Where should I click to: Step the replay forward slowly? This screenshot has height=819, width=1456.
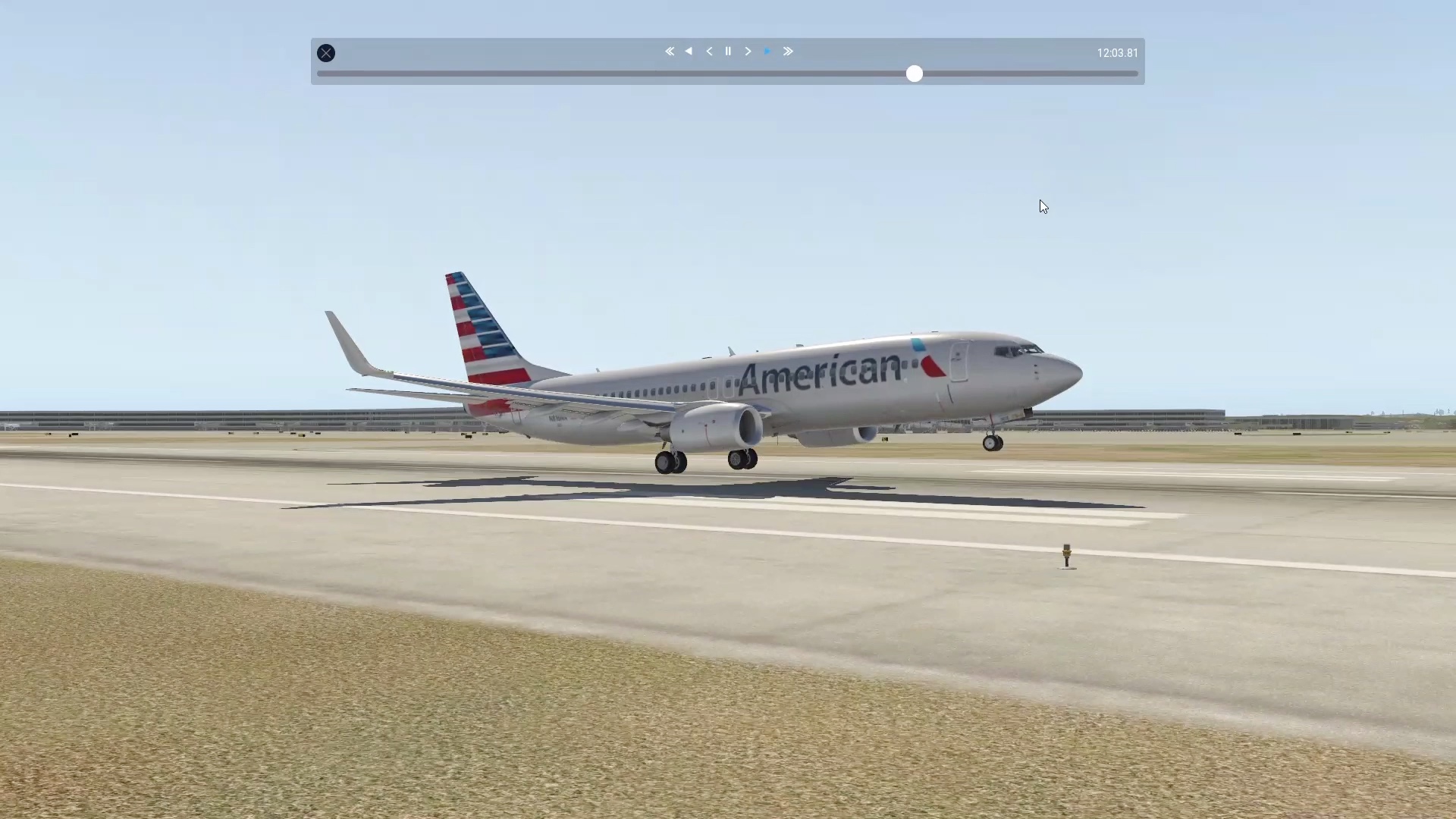[748, 51]
